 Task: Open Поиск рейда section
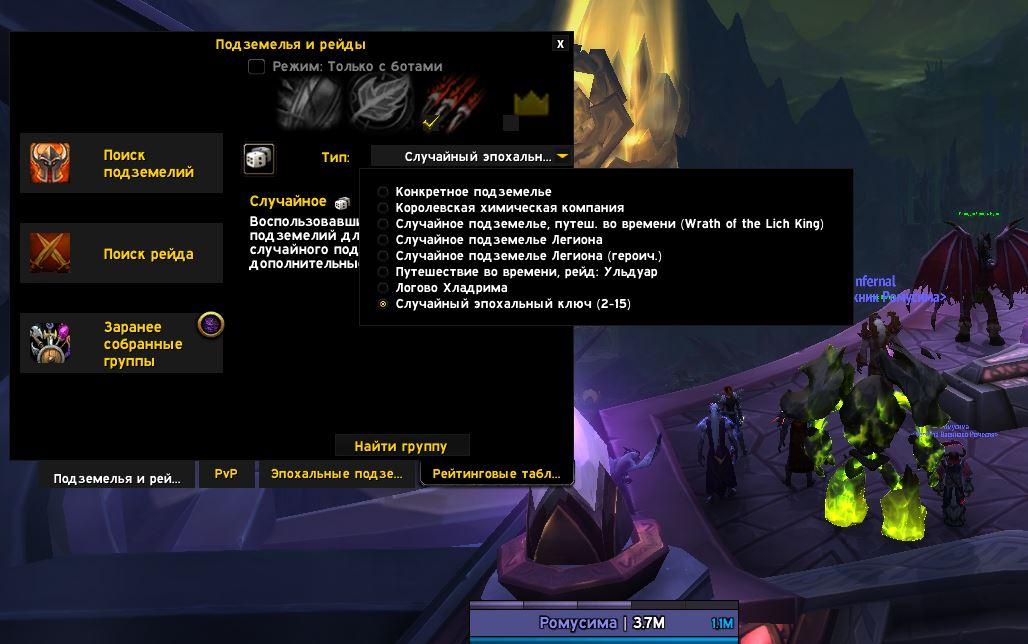pyautogui.click(x=121, y=254)
